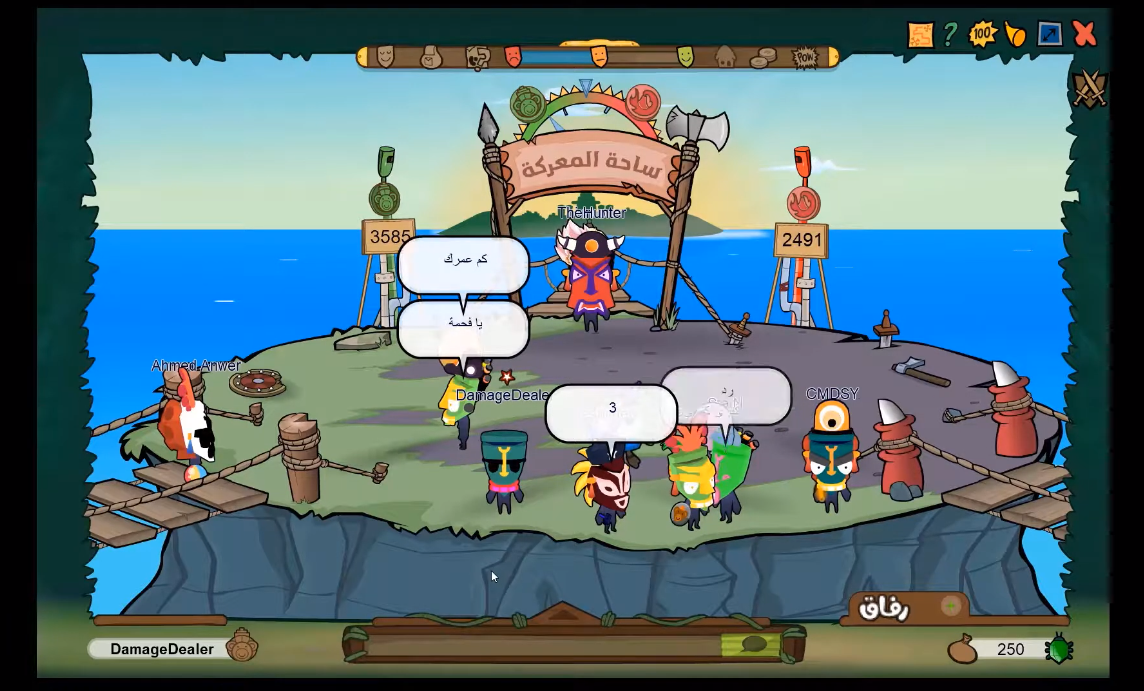1144x691 pixels.
Task: Choose the hut icon on the top bar
Action: [x=725, y=57]
